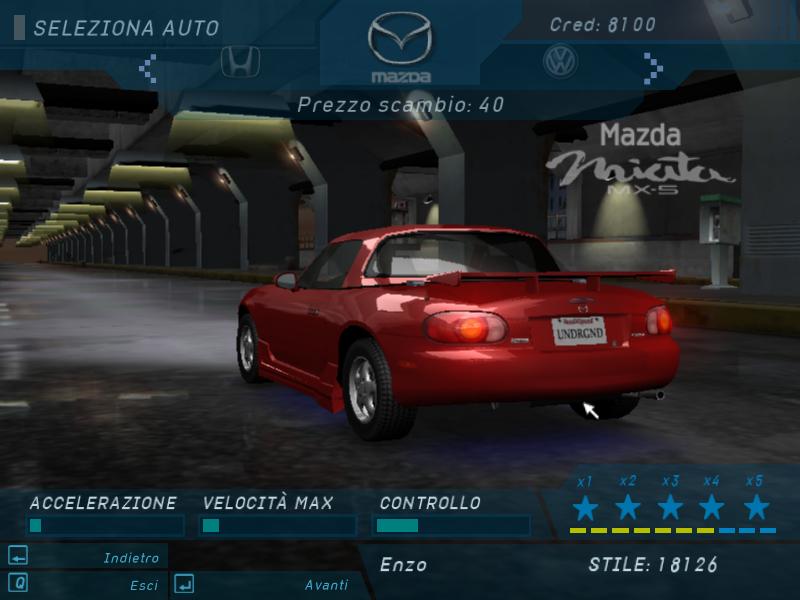Click the right arrow to browse next brand

coord(653,68)
